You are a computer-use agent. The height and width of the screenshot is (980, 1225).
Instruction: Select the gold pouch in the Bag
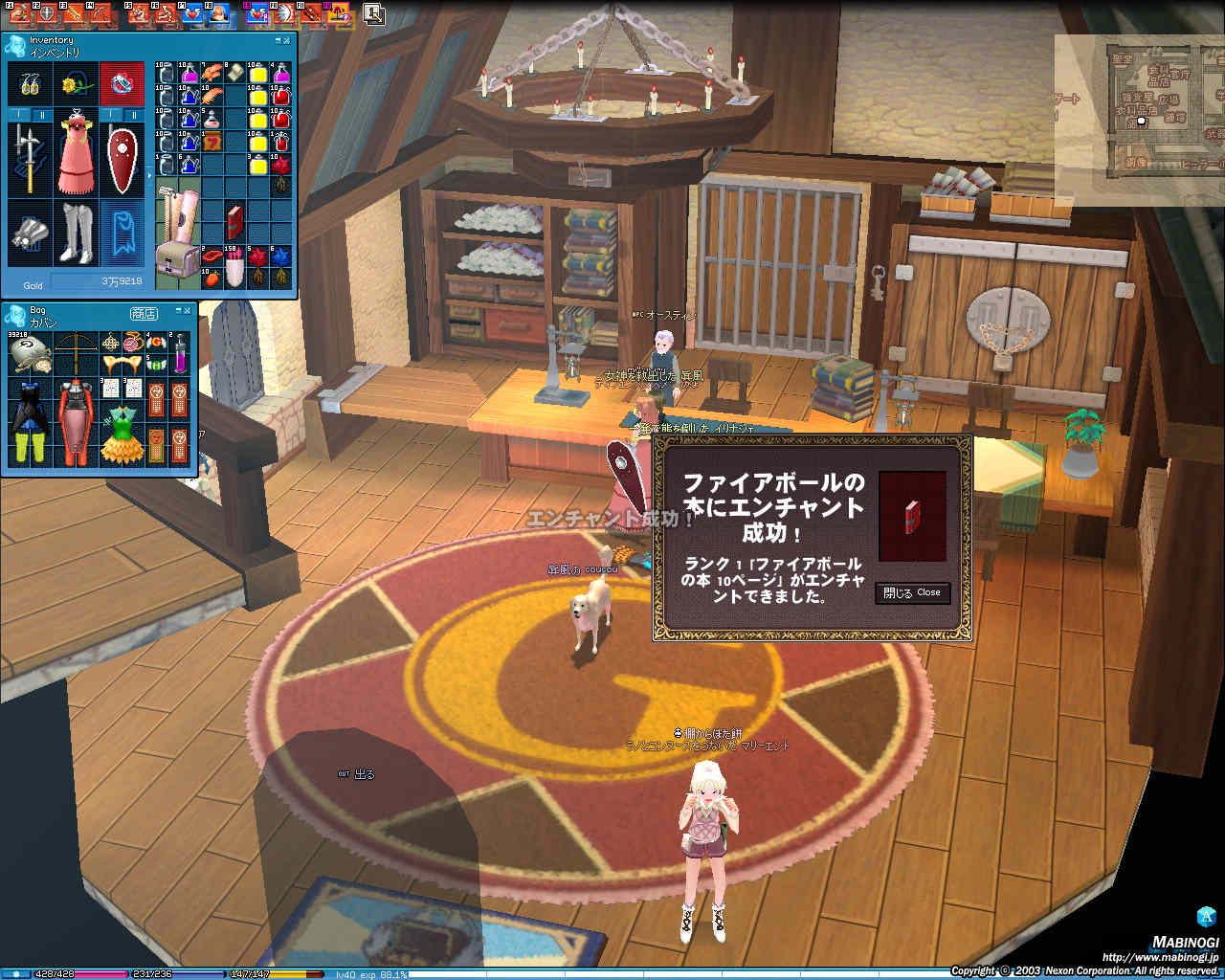(x=31, y=354)
